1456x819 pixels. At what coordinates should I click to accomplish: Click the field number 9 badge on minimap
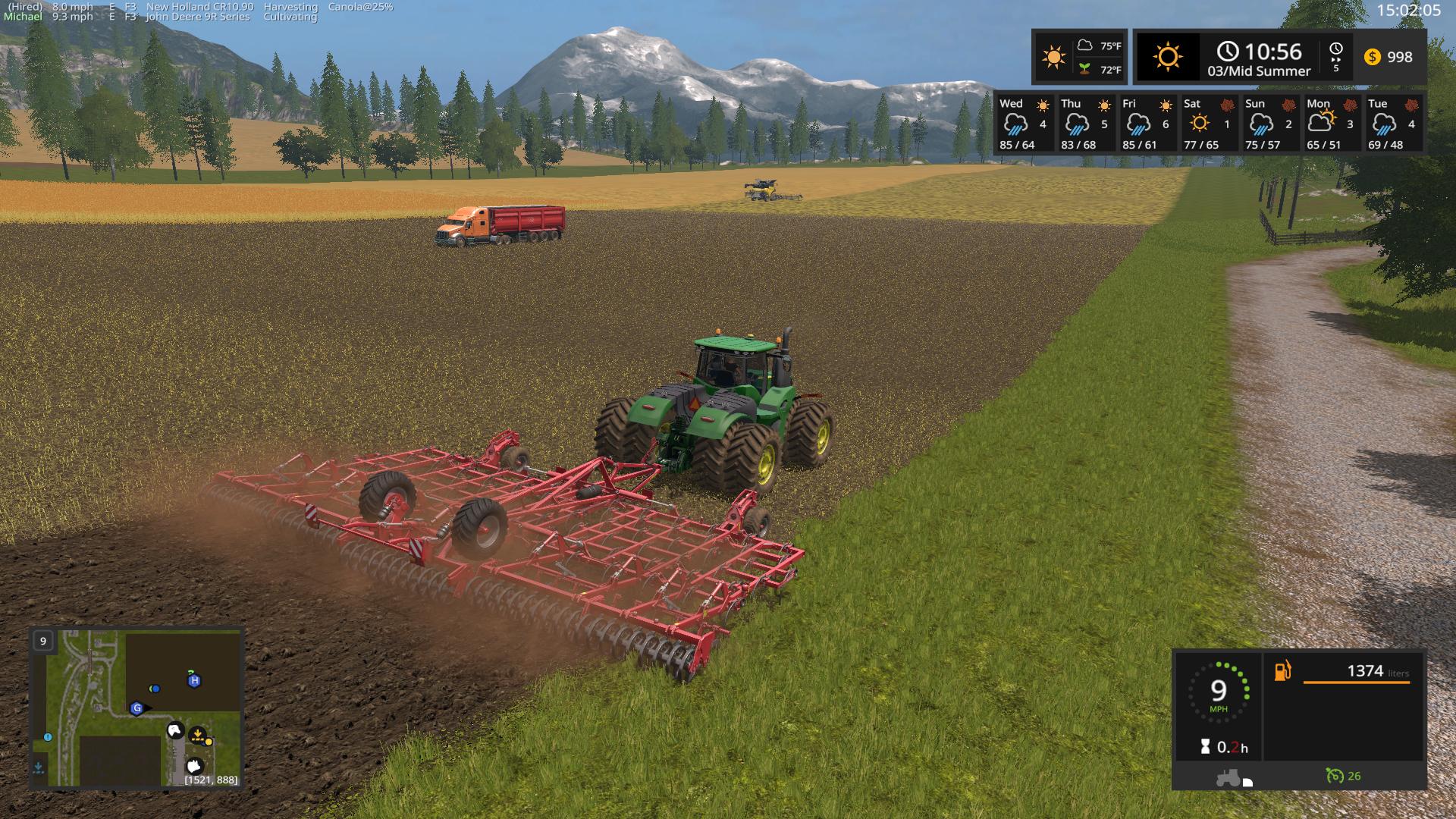point(43,641)
